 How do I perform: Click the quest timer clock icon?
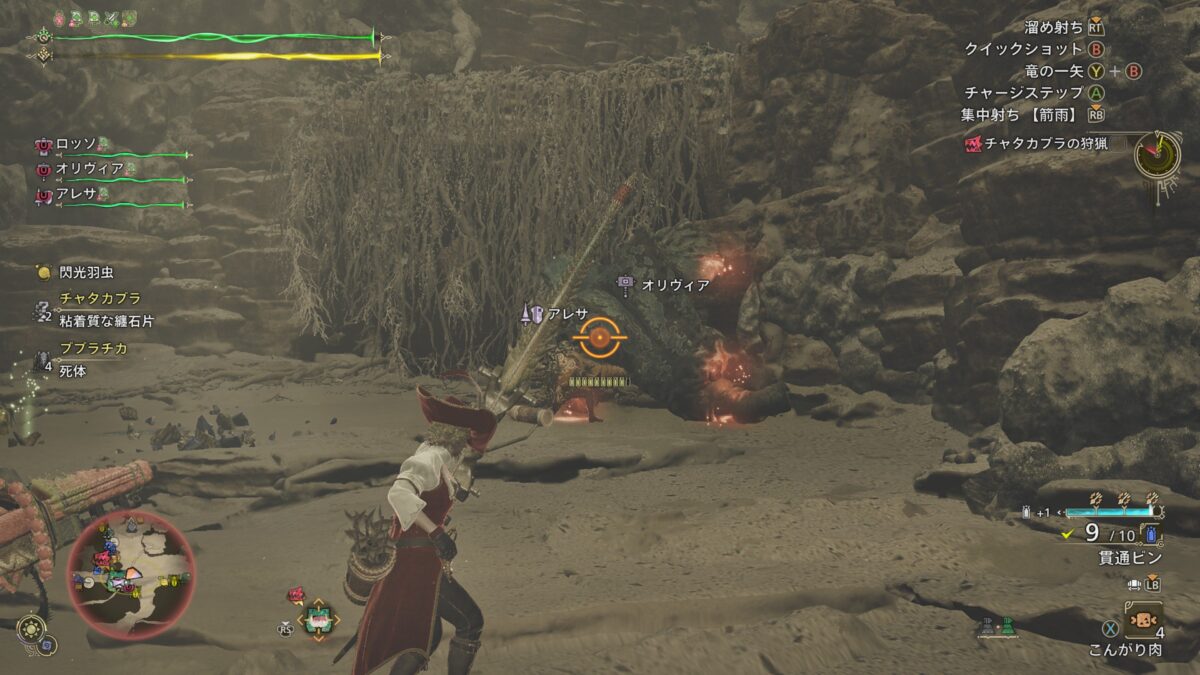(x=1157, y=154)
